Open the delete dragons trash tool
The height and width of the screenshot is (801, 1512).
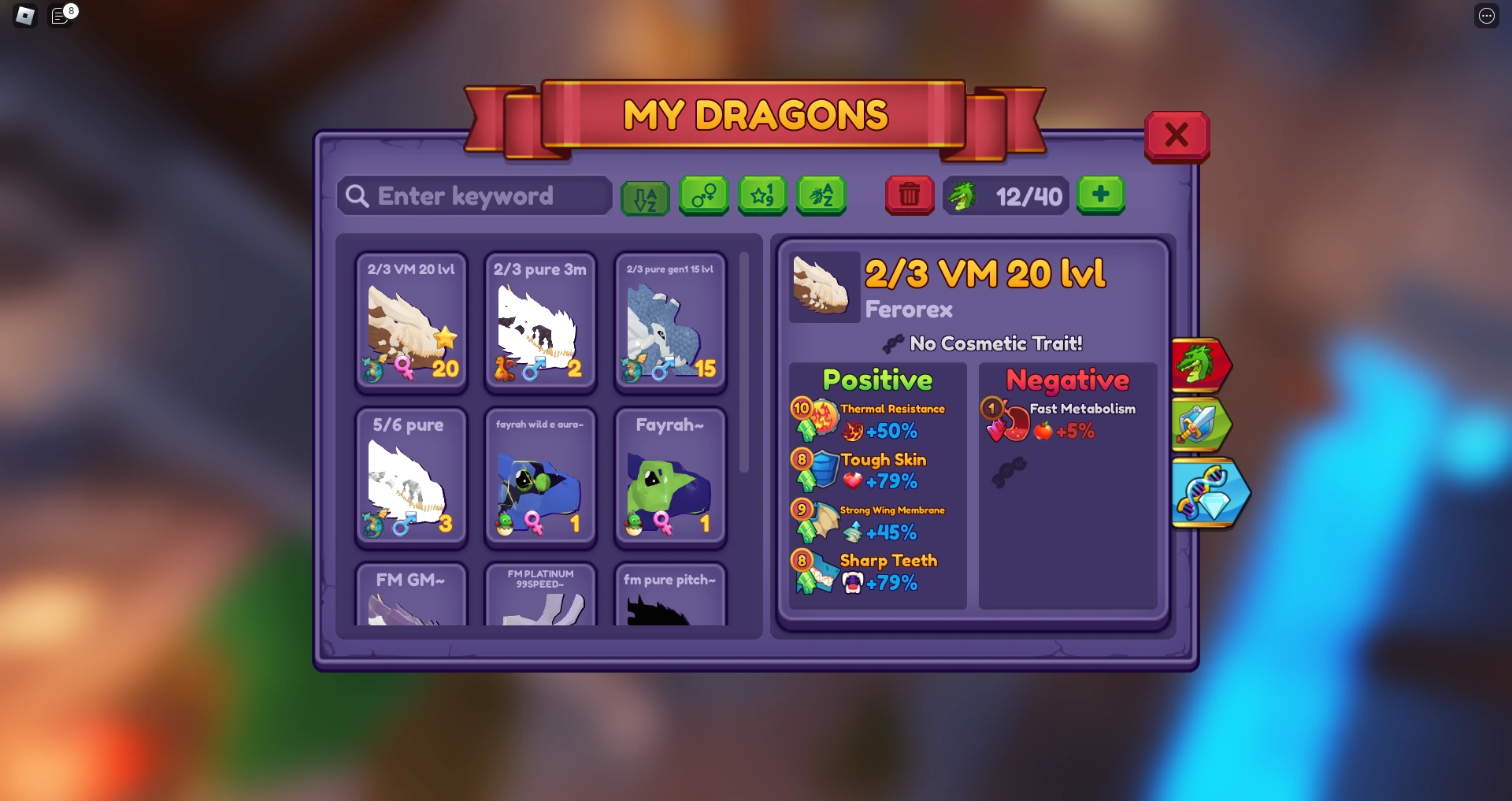(x=910, y=195)
